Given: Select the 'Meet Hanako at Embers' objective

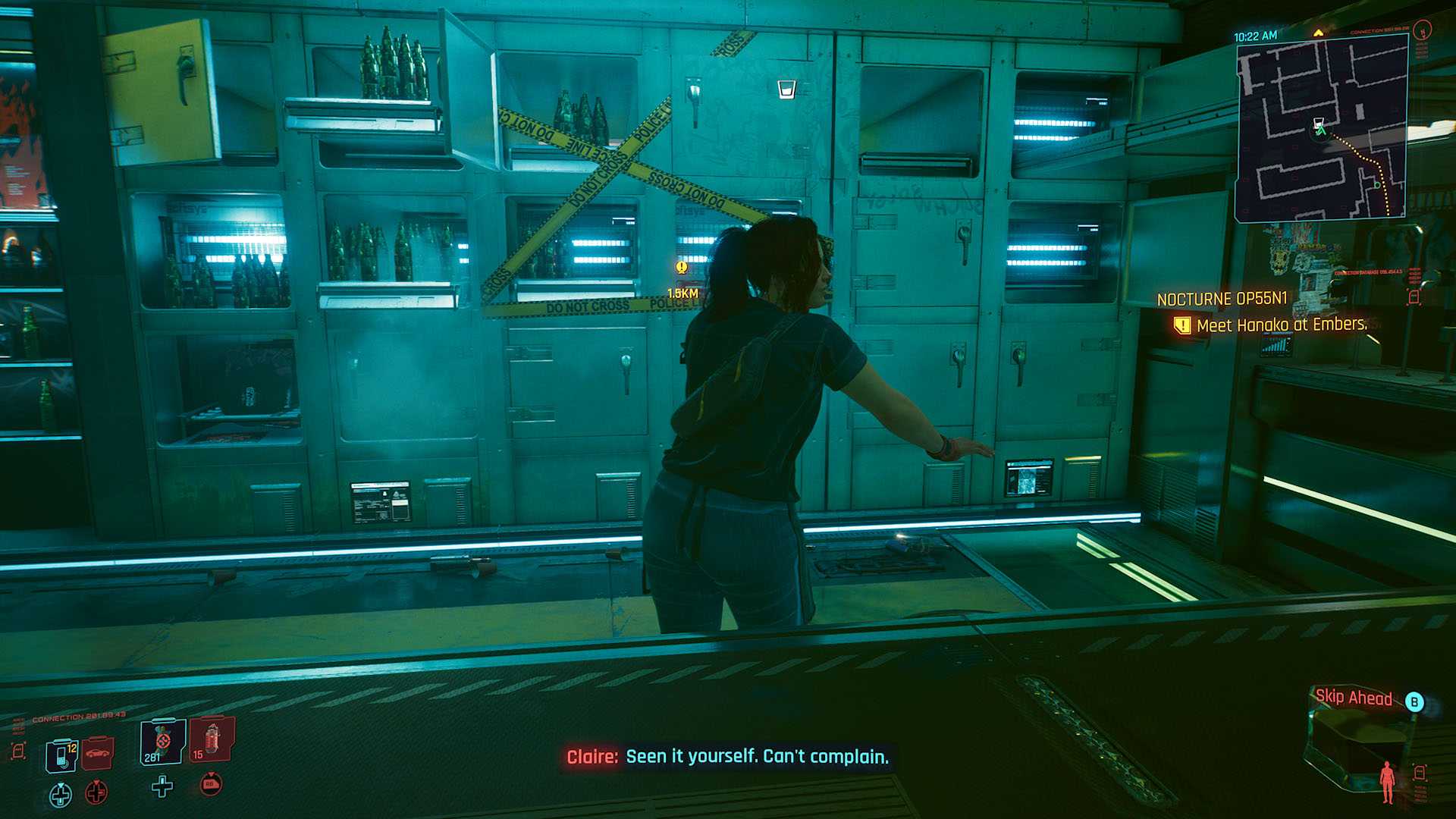Looking at the screenshot, I should (x=1281, y=325).
